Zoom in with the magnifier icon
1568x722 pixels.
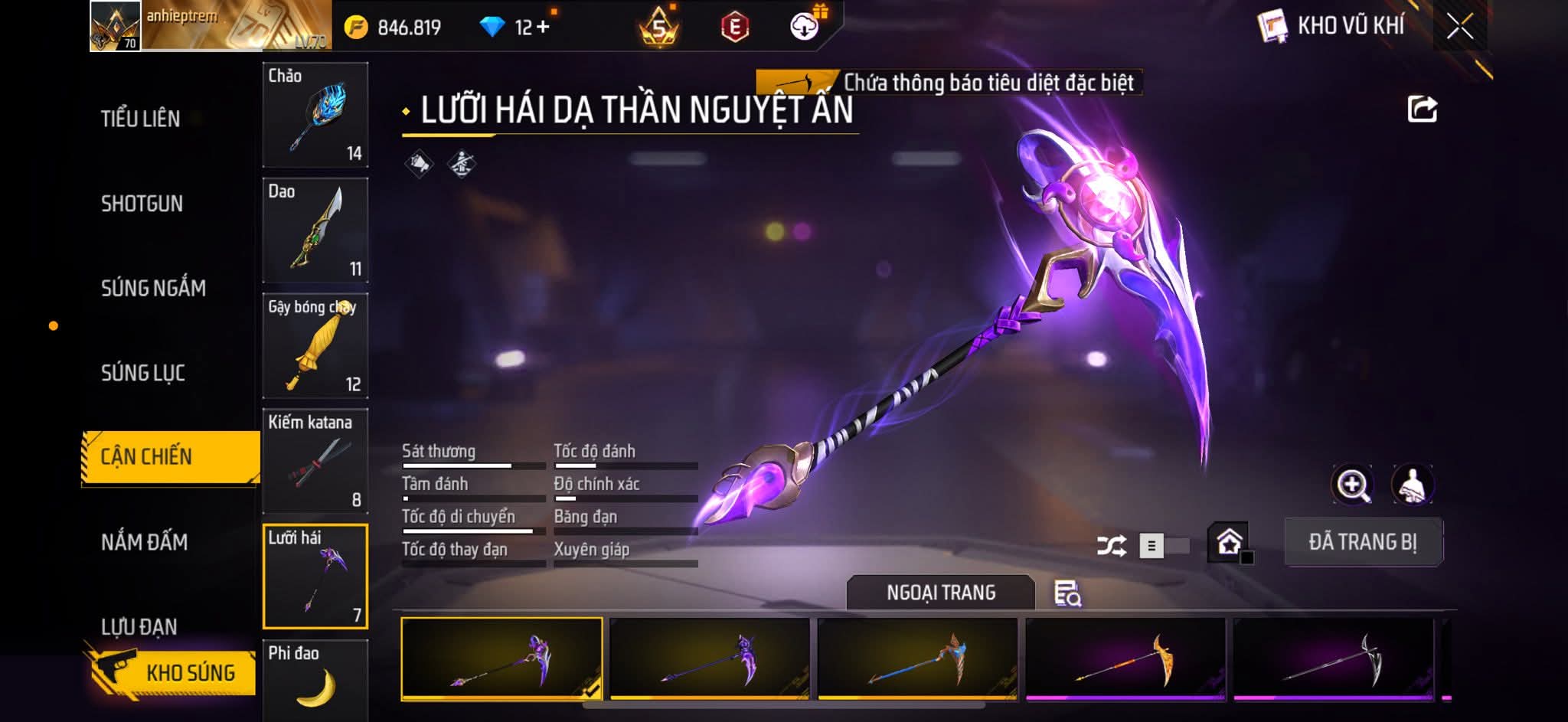[x=1352, y=485]
